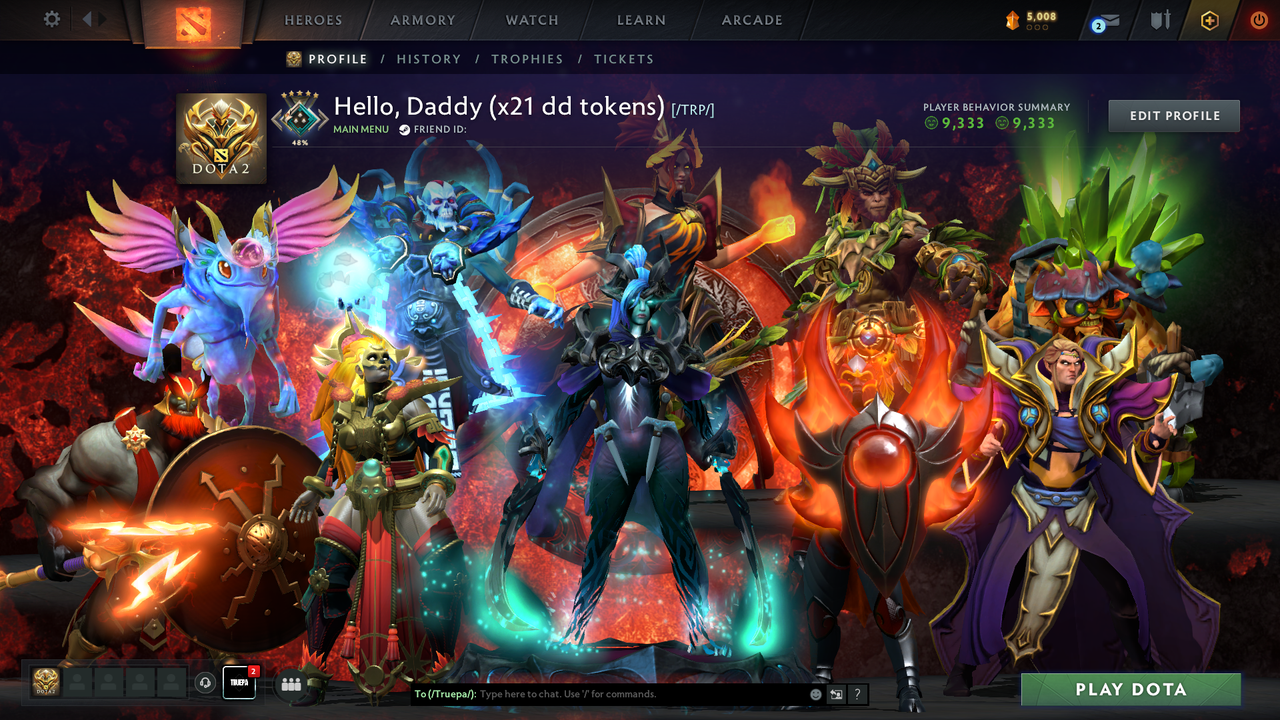Viewport: 1280px width, 720px height.
Task: Select the TRUEPA chat channel tab
Action: coord(238,684)
